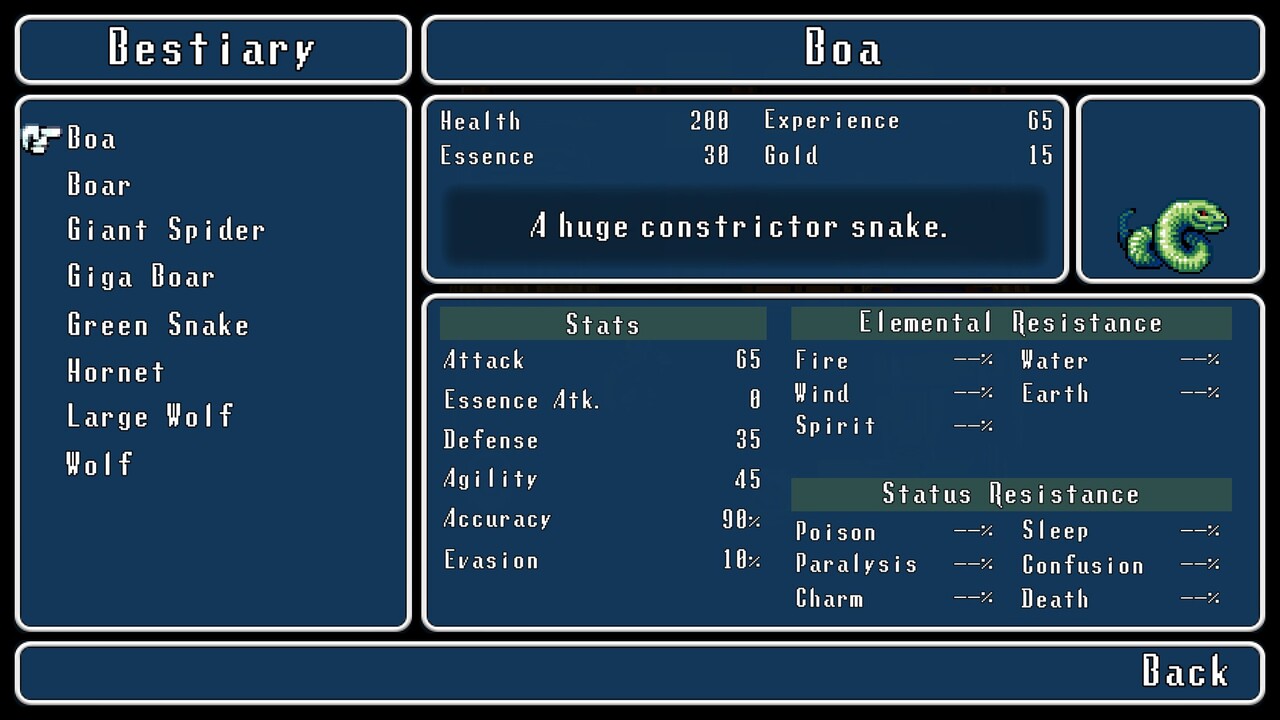Click the Back button
This screenshot has width=1280, height=720.
pos(1185,672)
